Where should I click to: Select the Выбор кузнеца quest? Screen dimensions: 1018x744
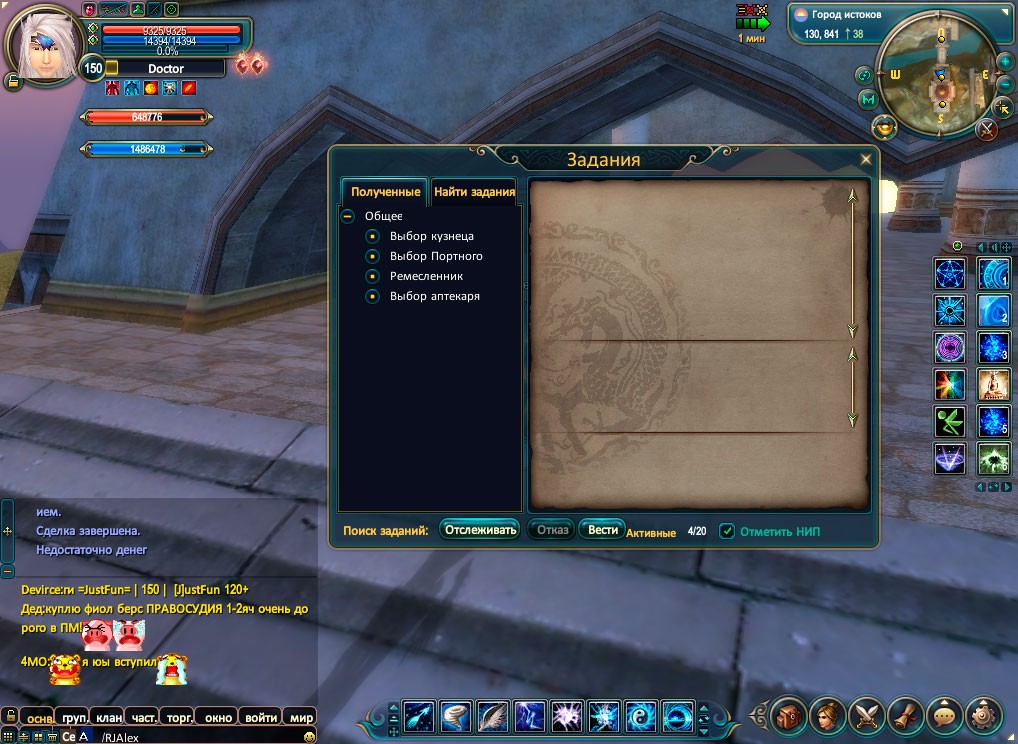coord(431,236)
